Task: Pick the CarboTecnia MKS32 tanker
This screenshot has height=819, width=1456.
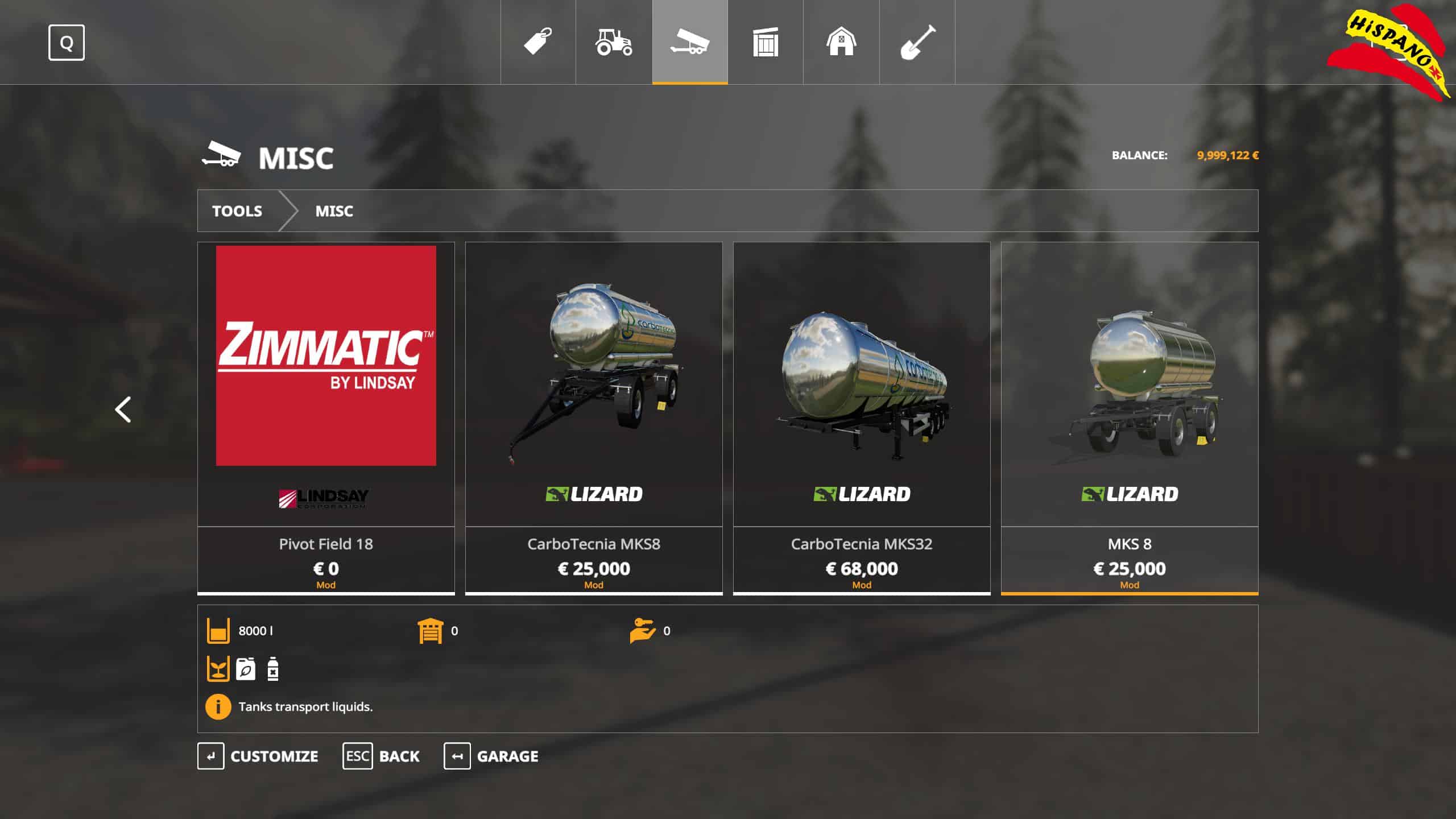Action: click(x=862, y=418)
